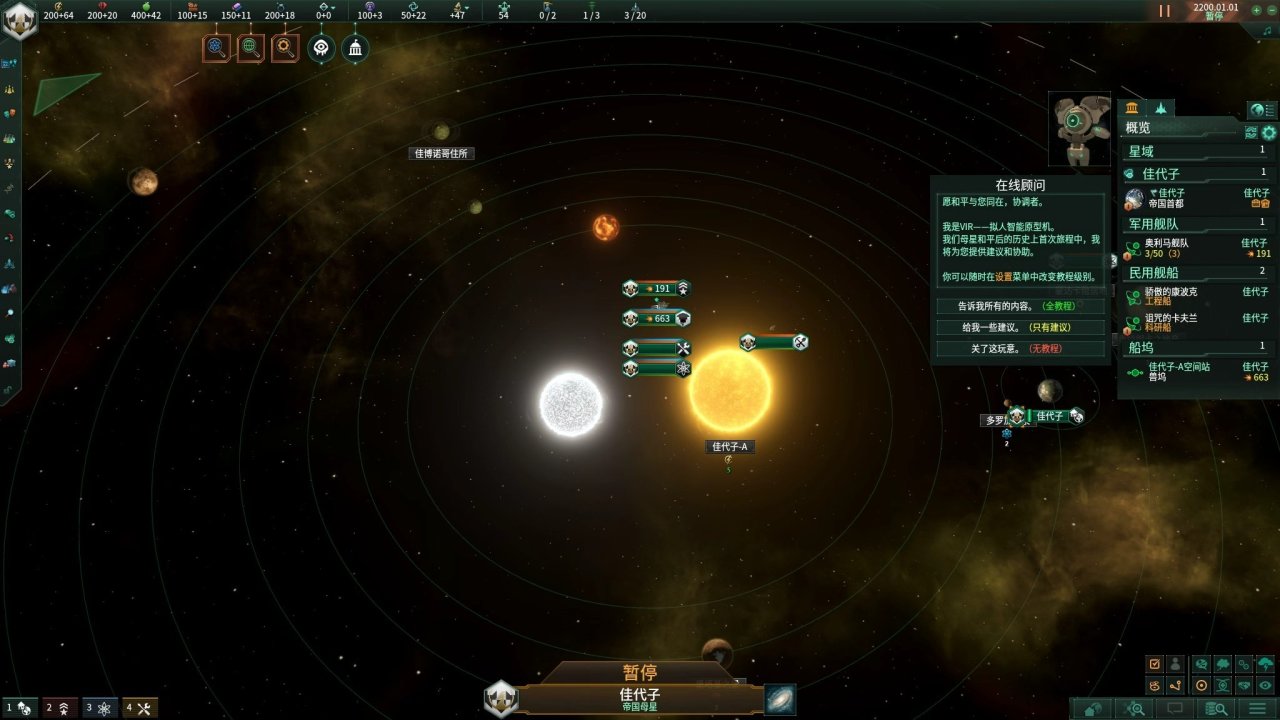Select control group 1 fleet button

click(20, 708)
